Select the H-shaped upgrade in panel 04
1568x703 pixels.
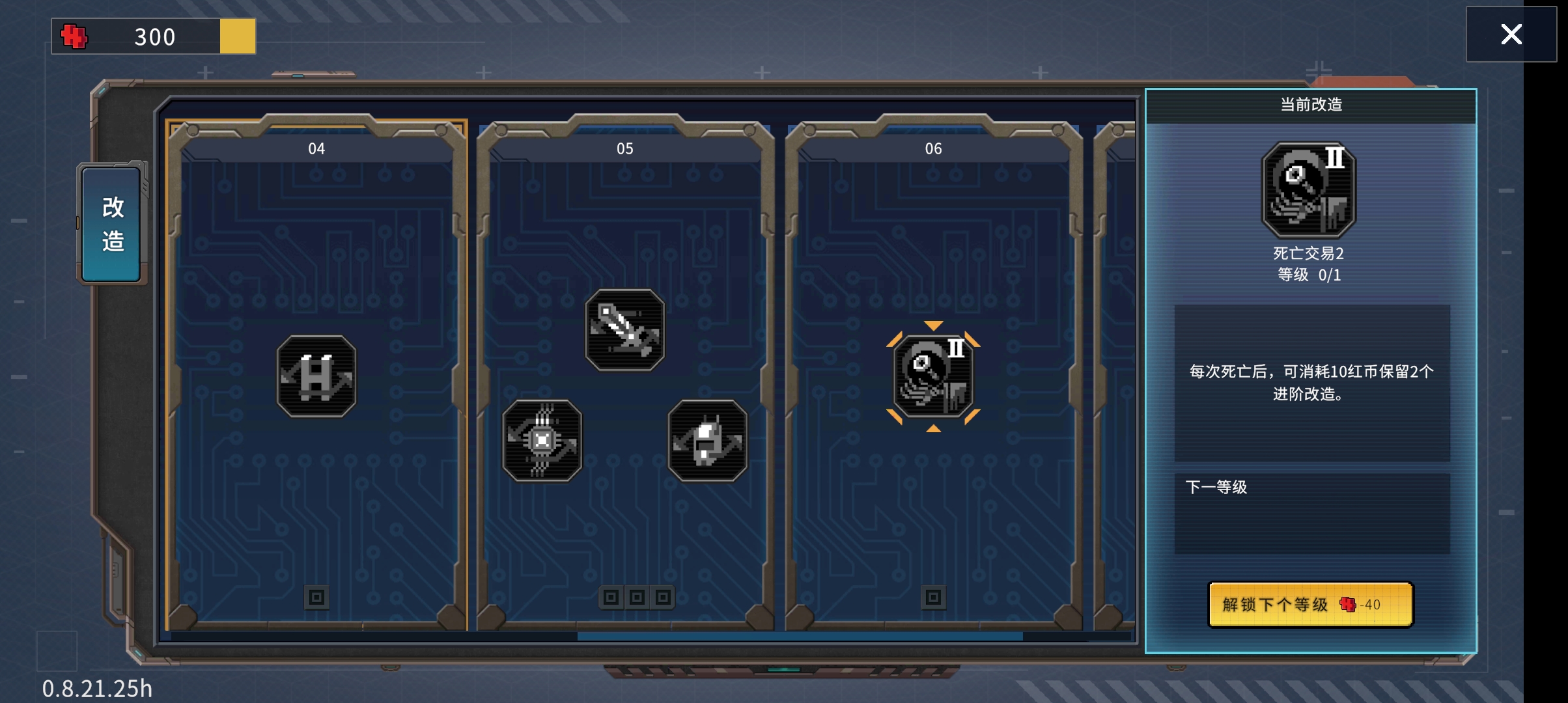[316, 376]
